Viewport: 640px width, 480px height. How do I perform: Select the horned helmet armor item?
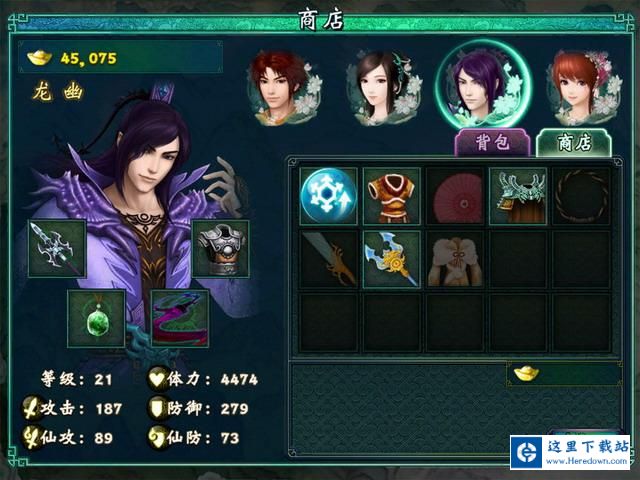click(517, 196)
